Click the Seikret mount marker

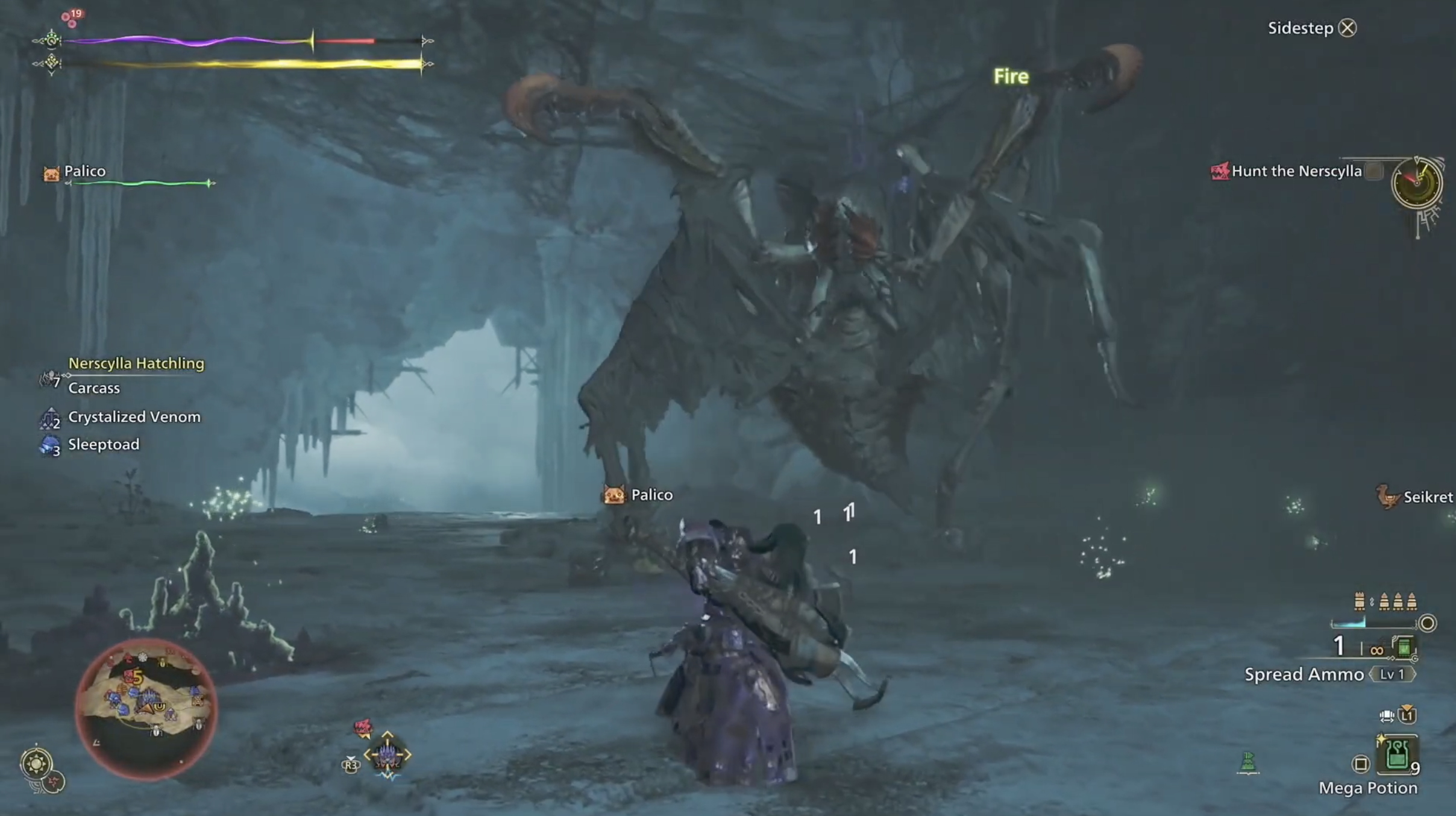pos(1388,497)
